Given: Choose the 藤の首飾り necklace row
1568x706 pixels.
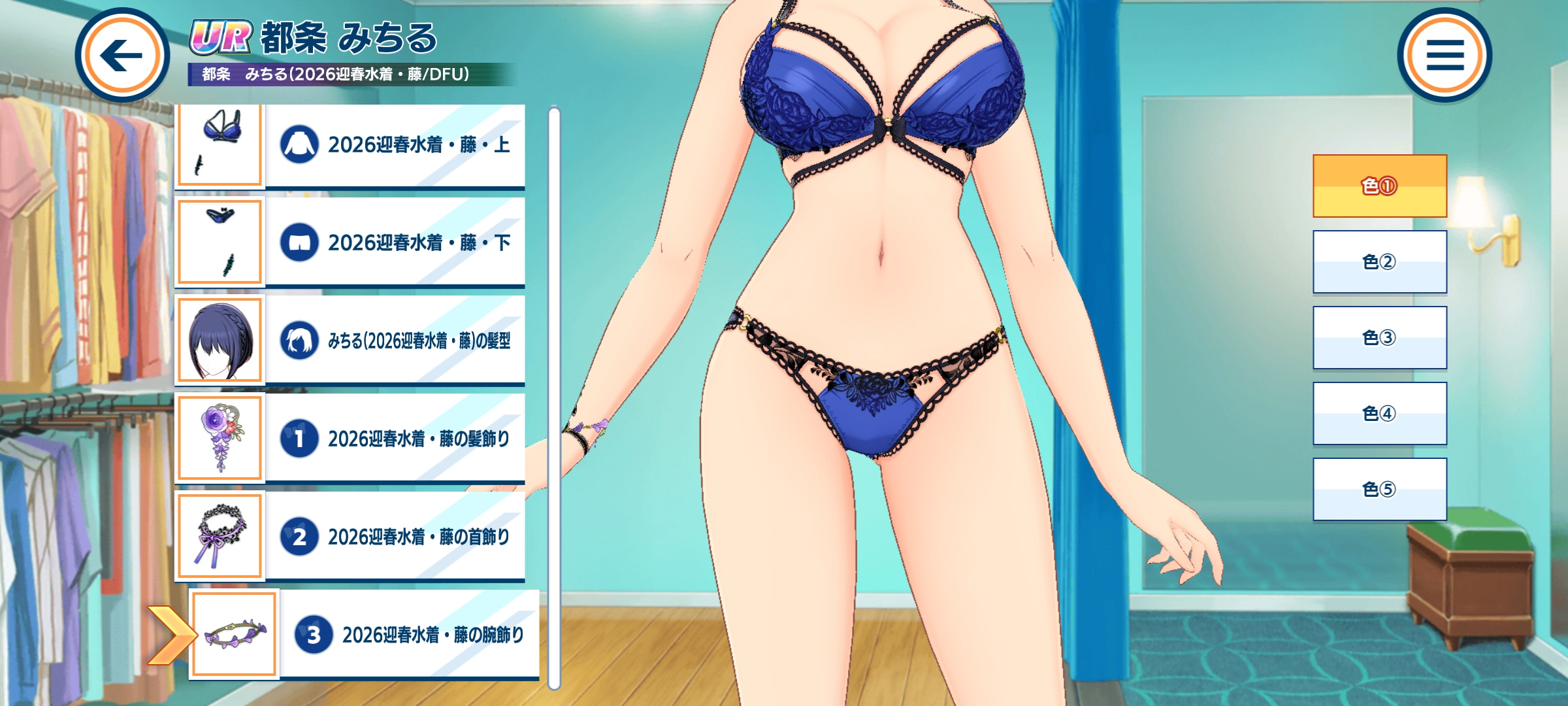Looking at the screenshot, I should tap(395, 536).
